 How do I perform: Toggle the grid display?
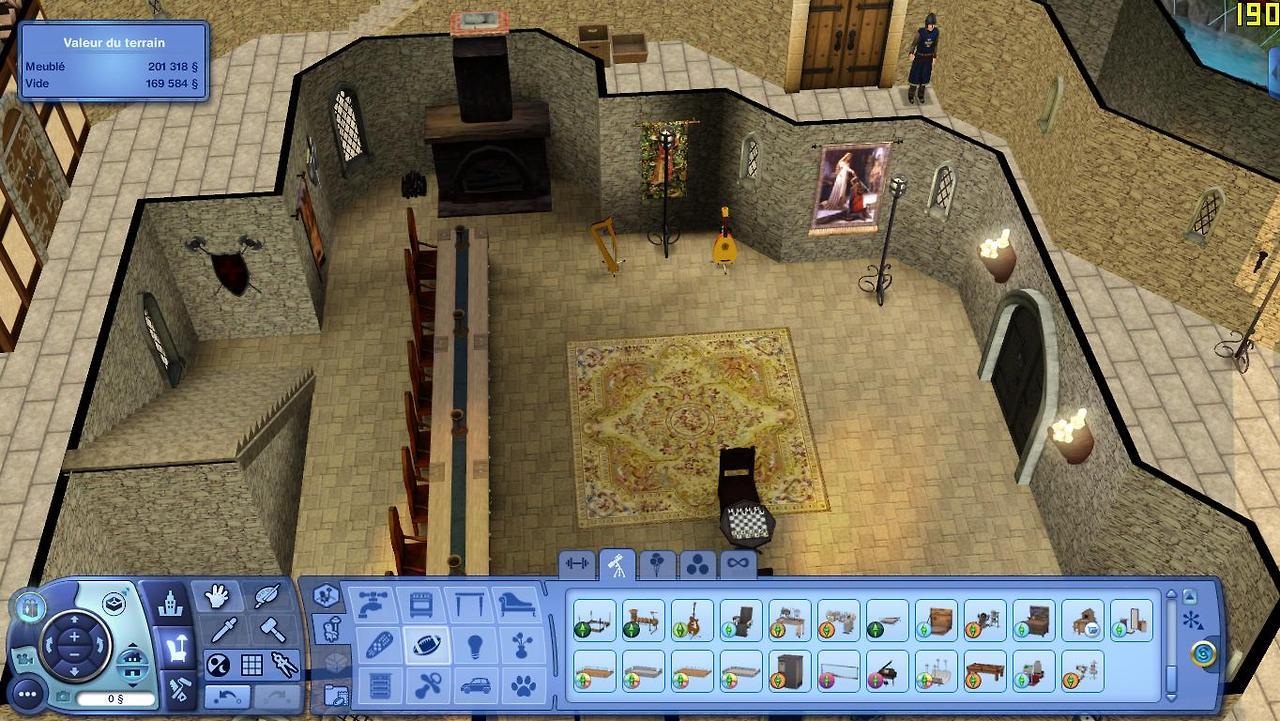coord(252,664)
